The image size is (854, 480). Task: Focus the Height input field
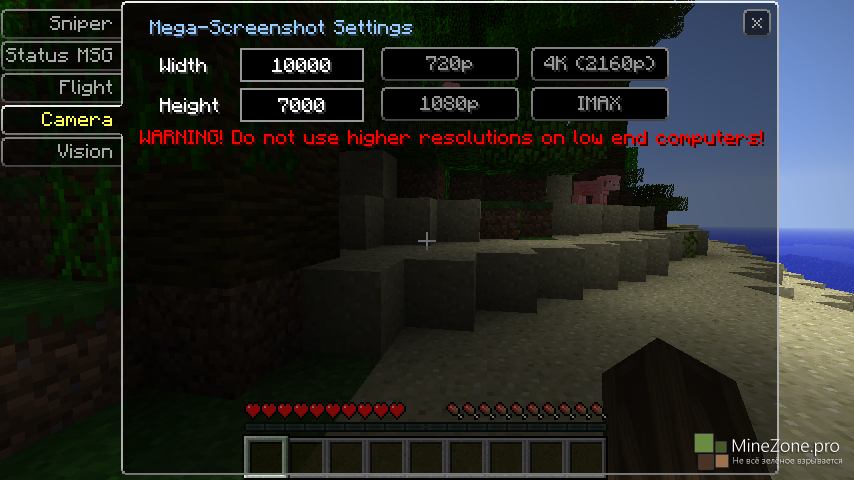pos(301,104)
